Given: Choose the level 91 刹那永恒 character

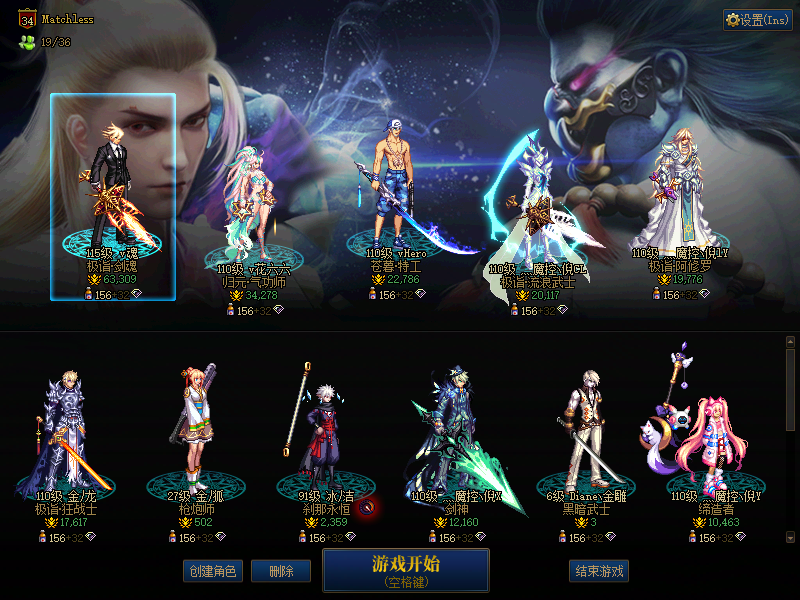Looking at the screenshot, I should (325, 440).
